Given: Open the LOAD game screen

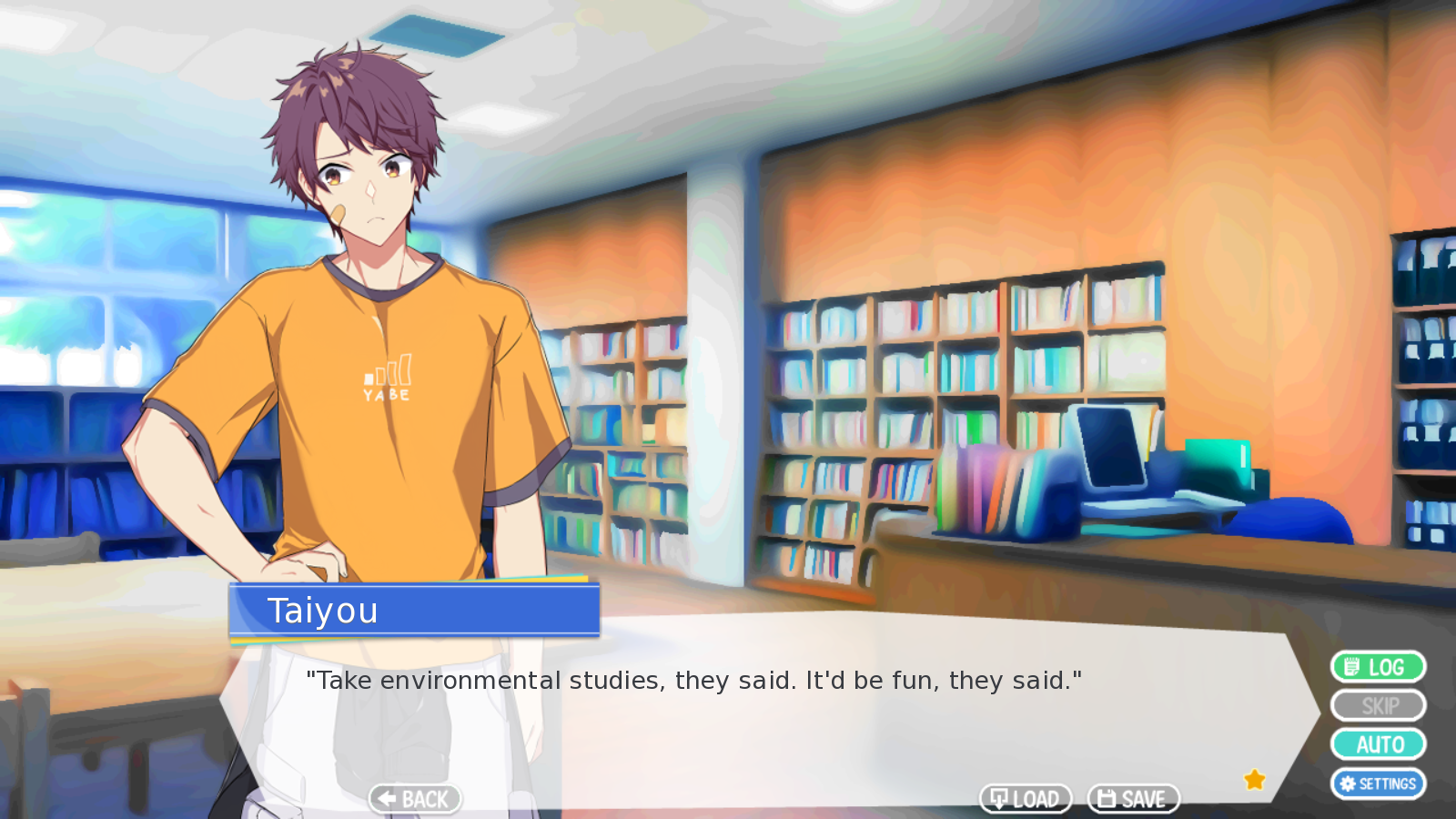Looking at the screenshot, I should pos(1026,799).
